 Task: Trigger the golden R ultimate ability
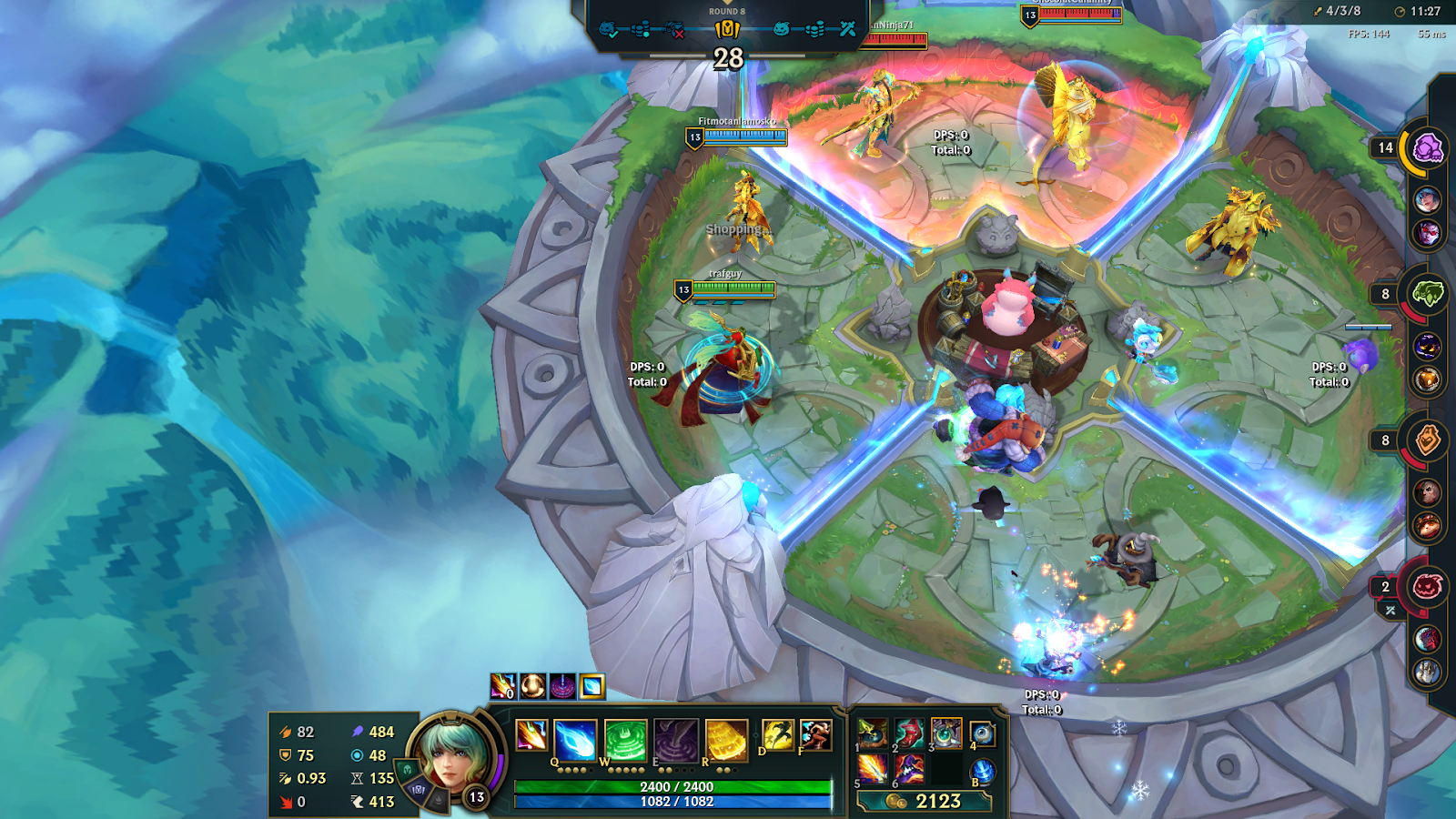coord(726,739)
